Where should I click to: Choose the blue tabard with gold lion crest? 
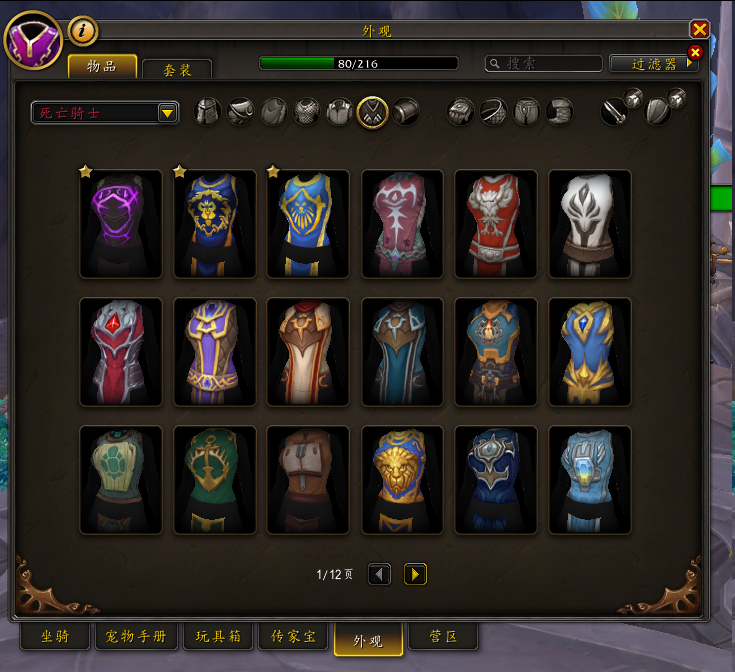click(x=215, y=224)
